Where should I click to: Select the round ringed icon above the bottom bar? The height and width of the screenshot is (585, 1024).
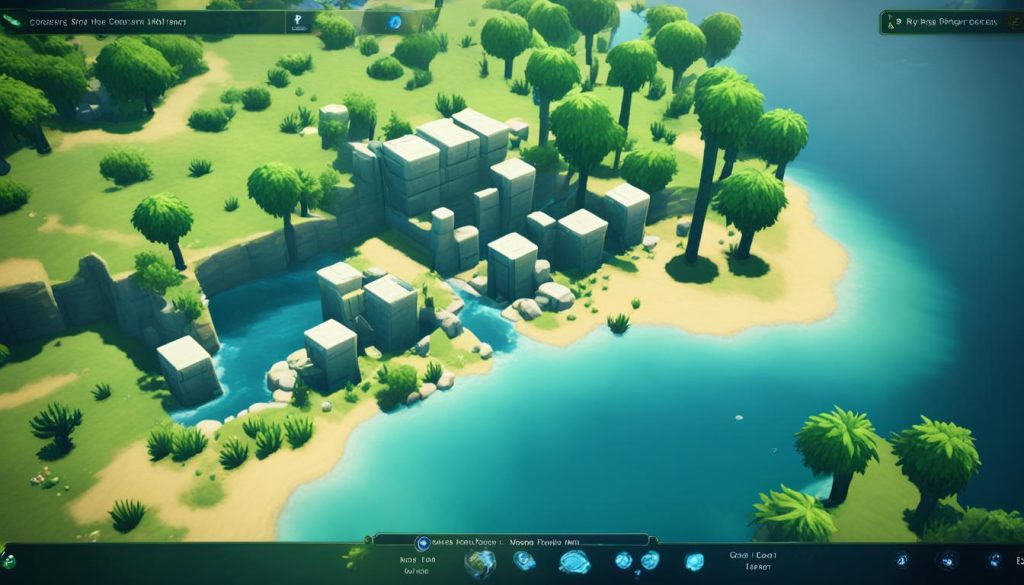pyautogui.click(x=422, y=542)
